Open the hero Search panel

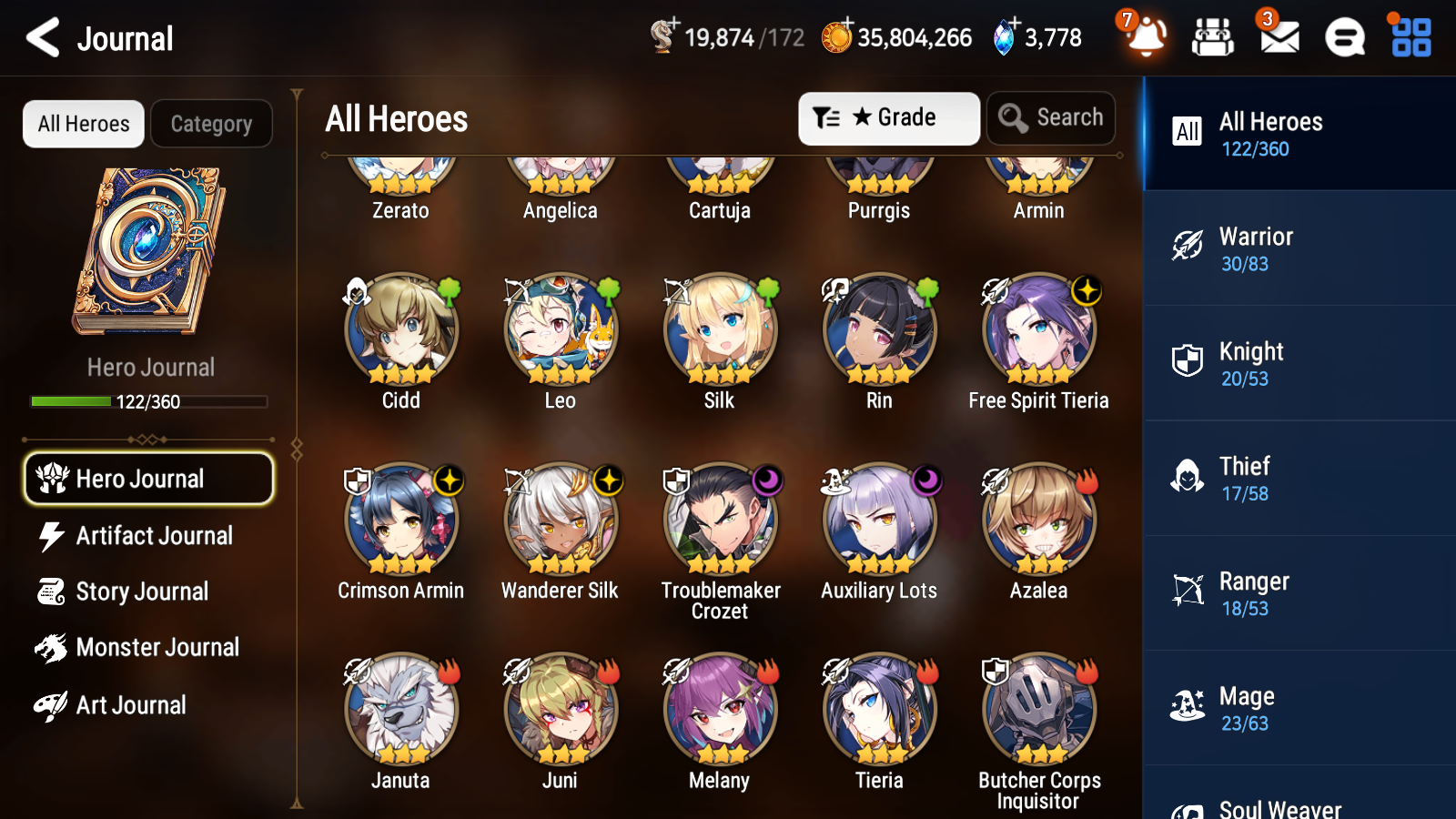(x=1051, y=117)
